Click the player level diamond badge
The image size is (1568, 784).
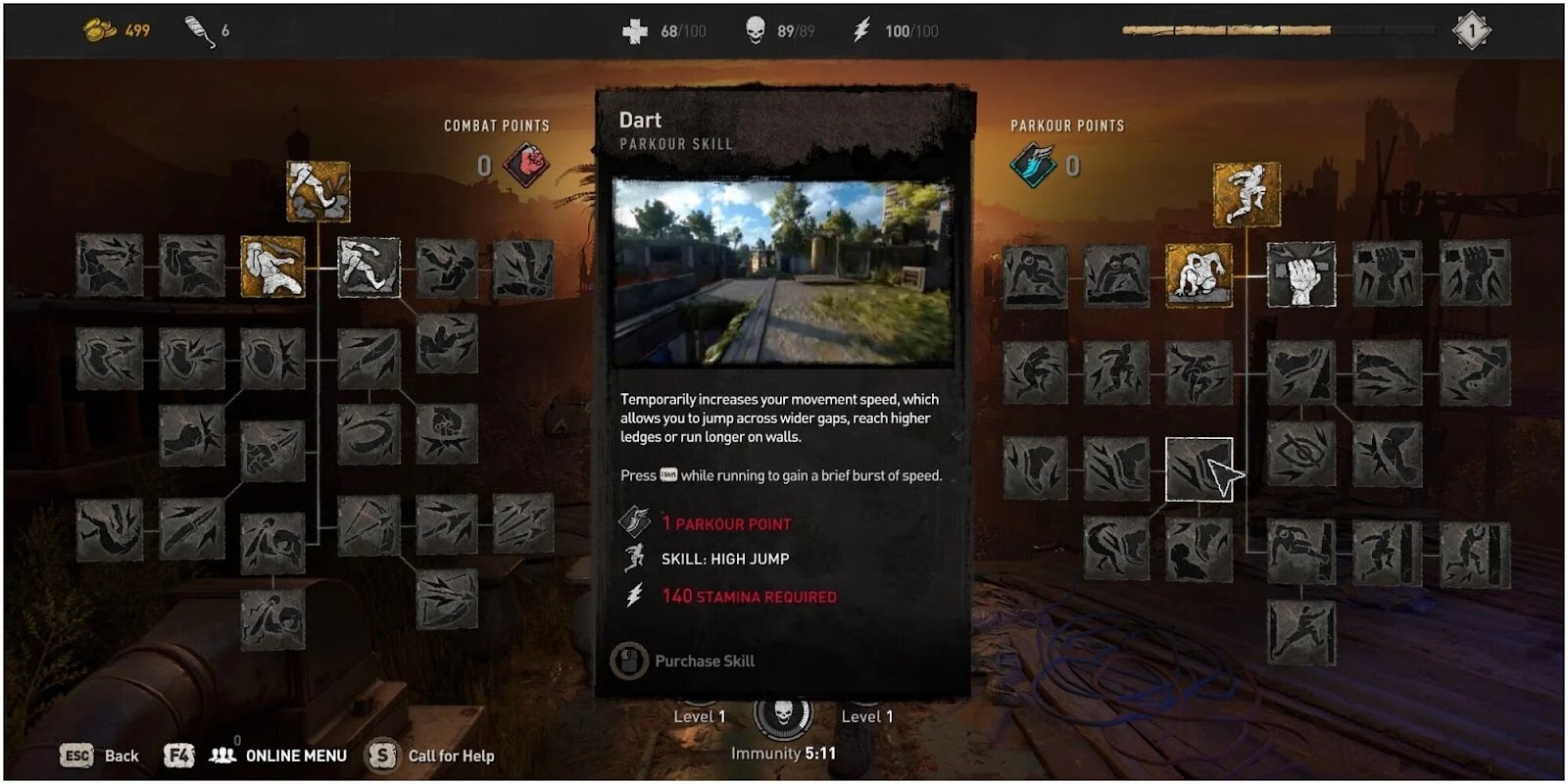click(1471, 30)
